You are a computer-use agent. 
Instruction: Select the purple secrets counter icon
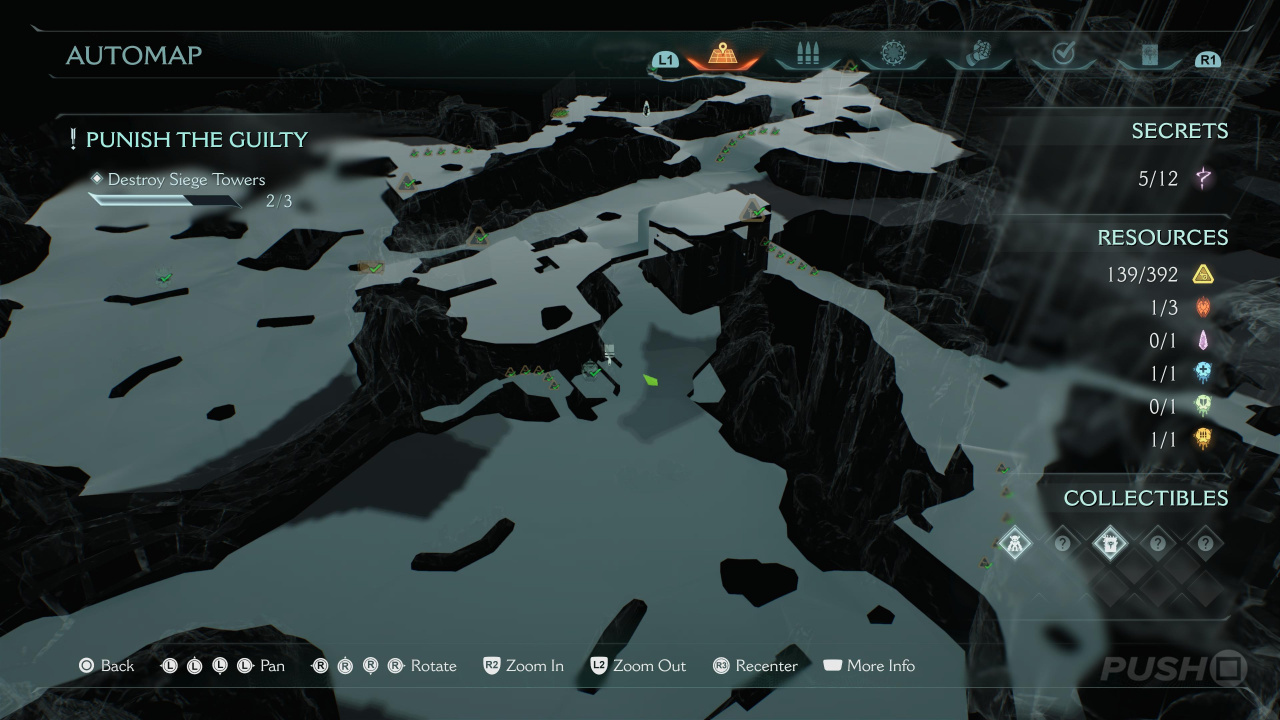(1202, 179)
